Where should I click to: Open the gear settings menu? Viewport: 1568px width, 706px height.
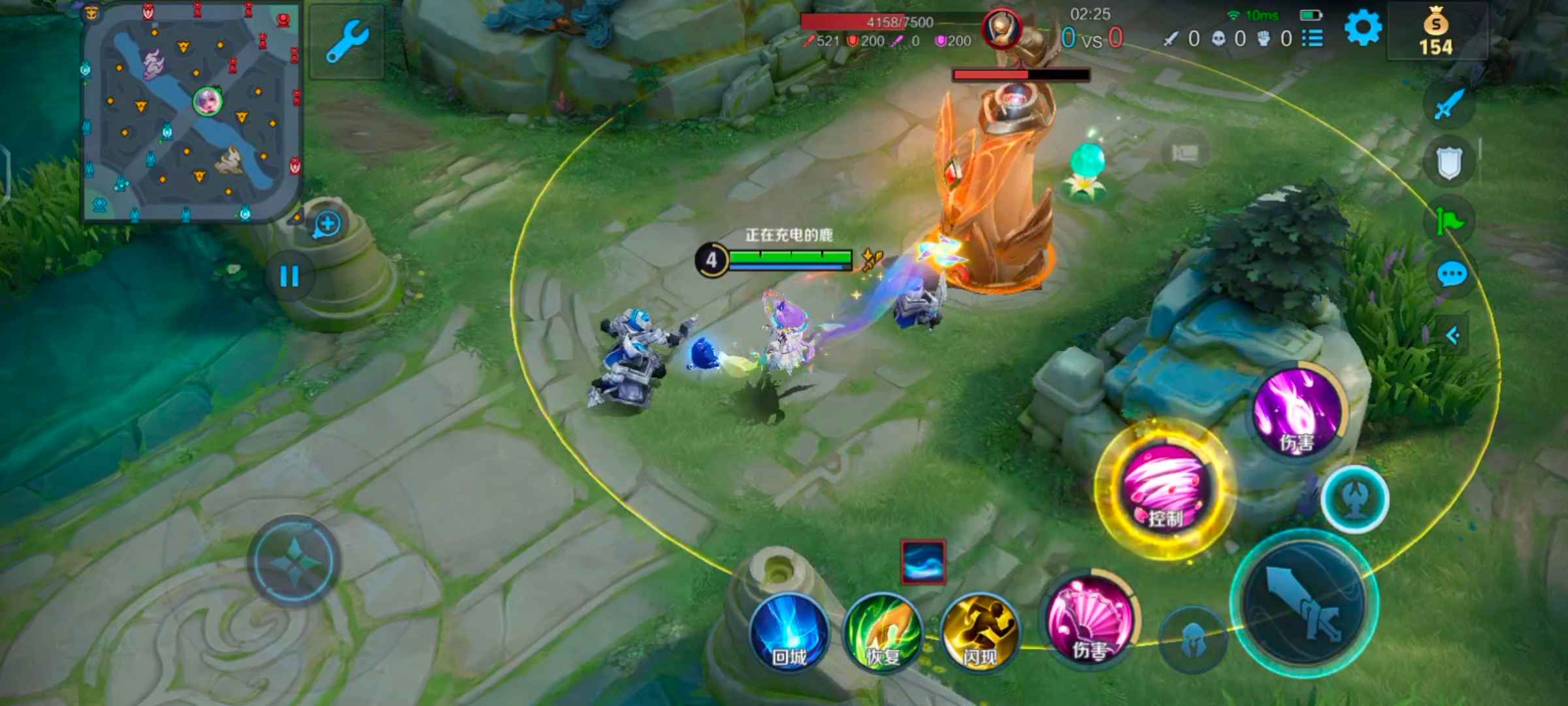point(1363,29)
